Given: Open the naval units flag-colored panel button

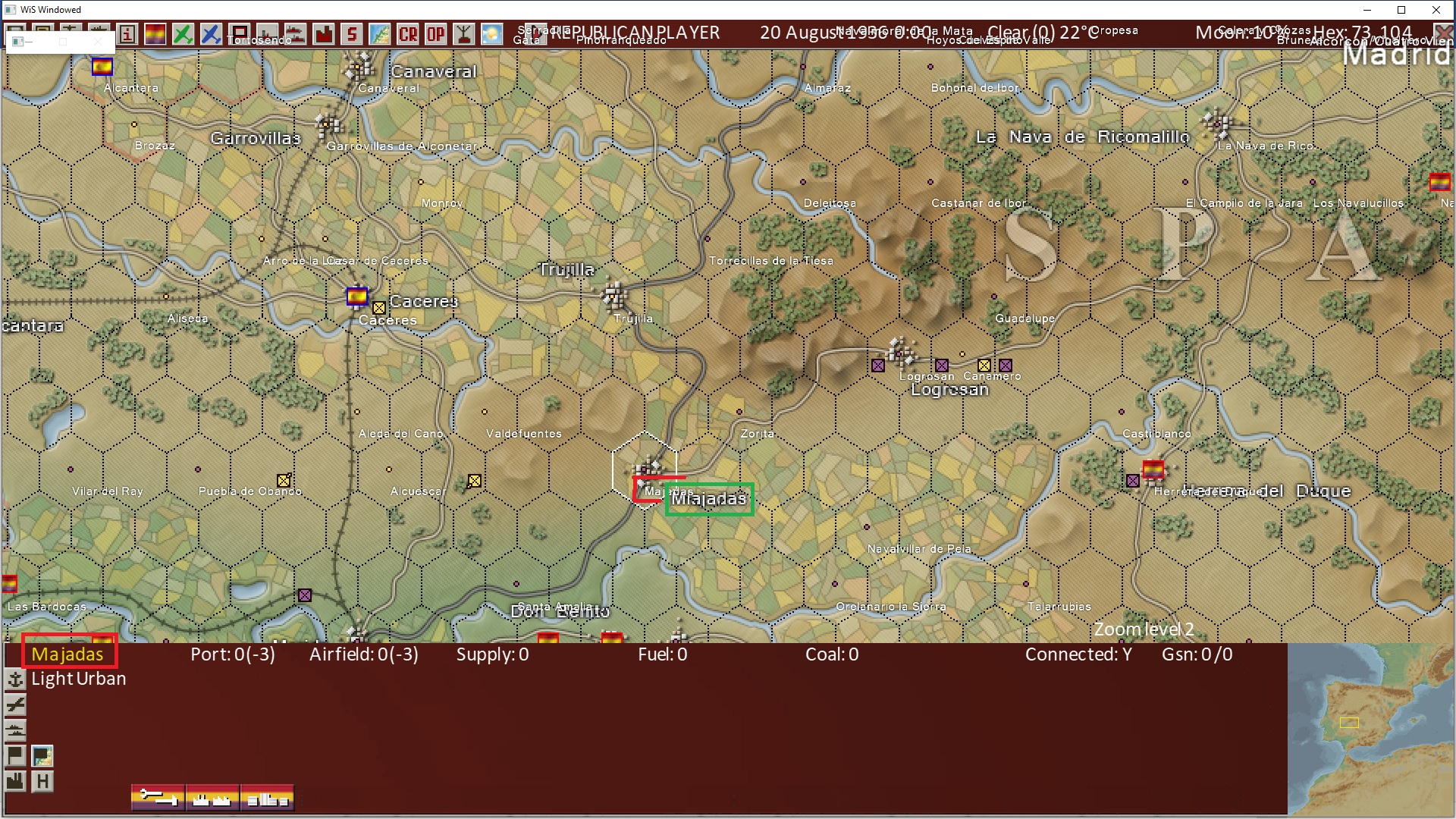Looking at the screenshot, I should pyautogui.click(x=212, y=798).
